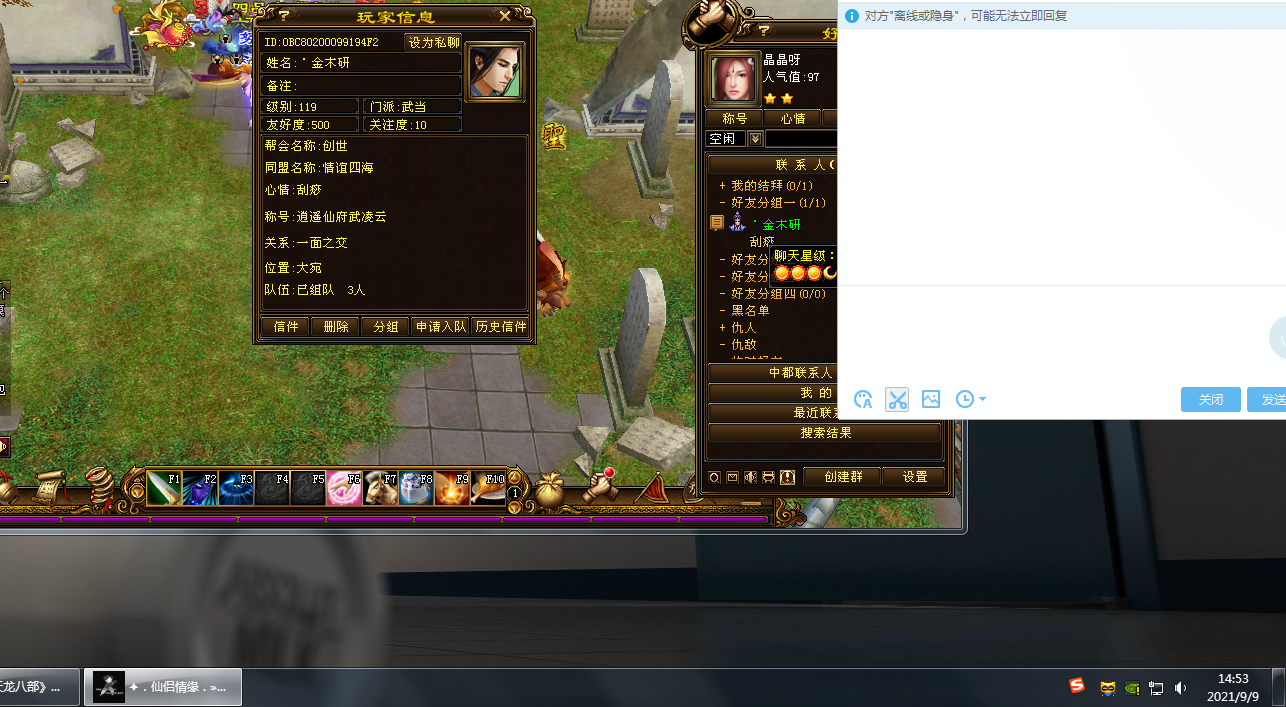Viewport: 1286px width, 707px height.
Task: Open the 称号 title tab
Action: 735,119
